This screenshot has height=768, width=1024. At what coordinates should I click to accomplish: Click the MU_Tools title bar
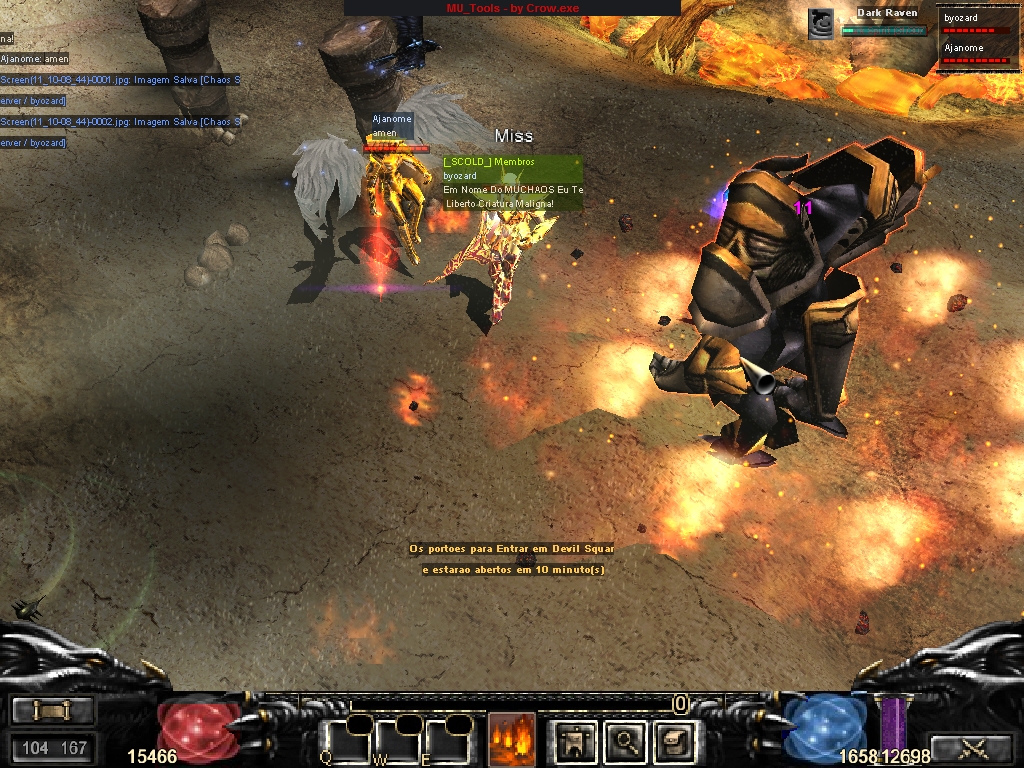512,8
